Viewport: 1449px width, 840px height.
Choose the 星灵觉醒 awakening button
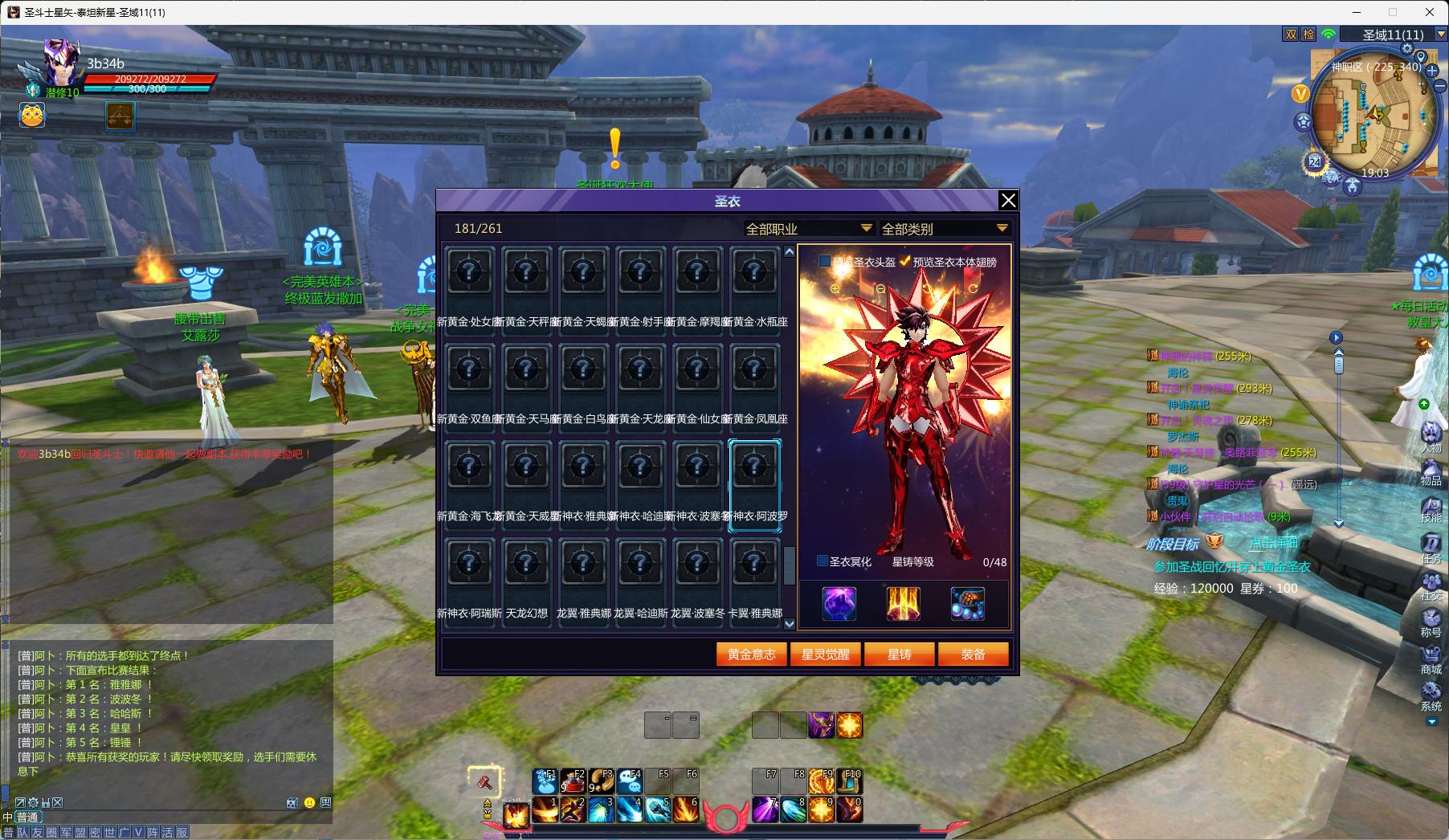point(825,654)
